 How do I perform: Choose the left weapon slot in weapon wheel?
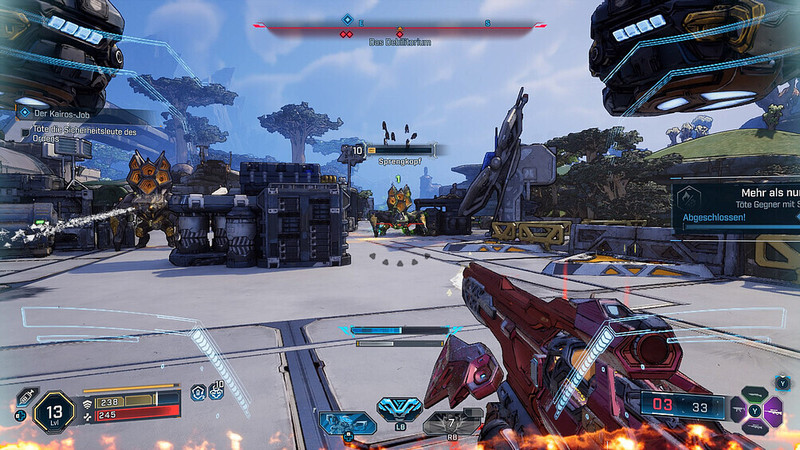(x=739, y=408)
